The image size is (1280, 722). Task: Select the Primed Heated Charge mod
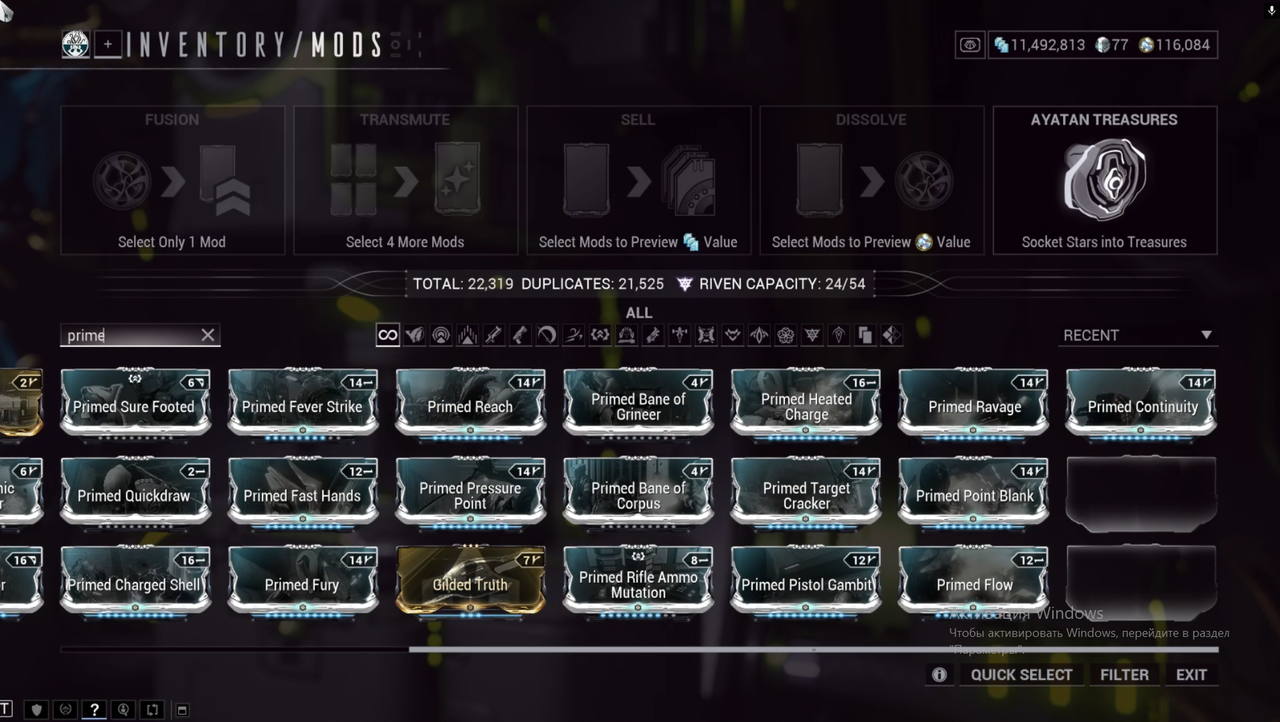pyautogui.click(x=806, y=403)
